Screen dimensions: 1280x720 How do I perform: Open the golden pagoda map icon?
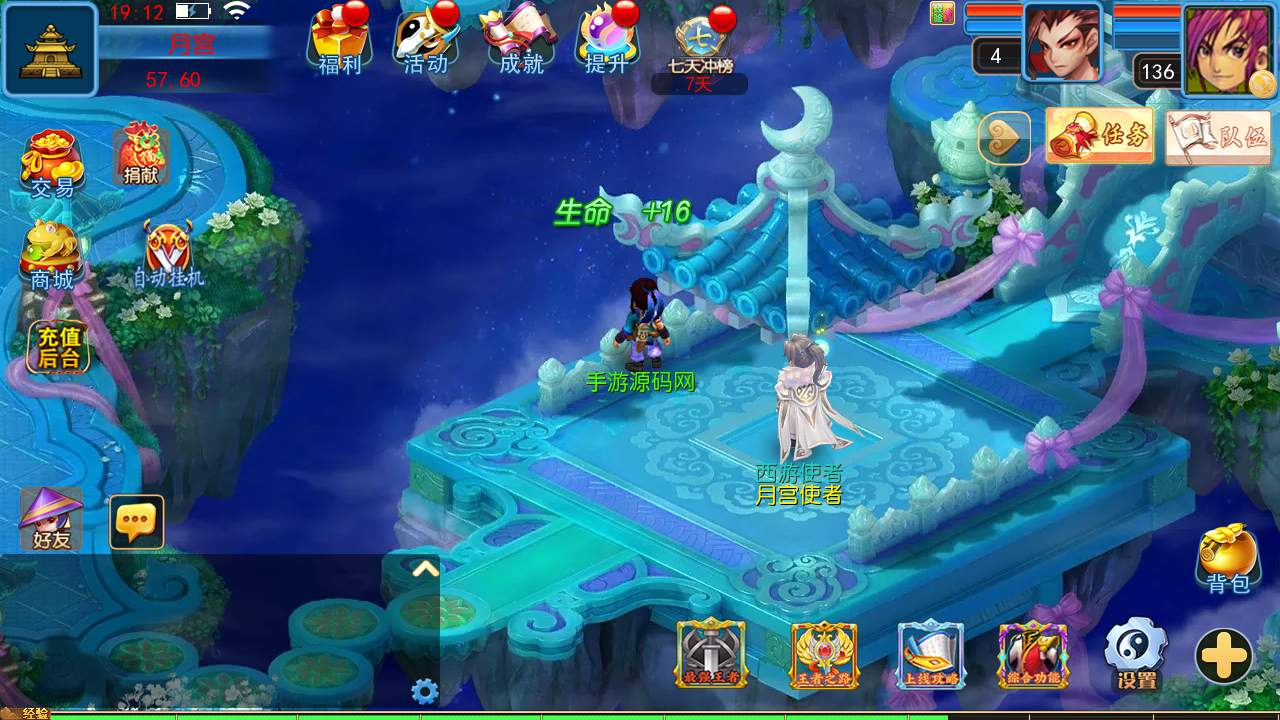pos(50,49)
